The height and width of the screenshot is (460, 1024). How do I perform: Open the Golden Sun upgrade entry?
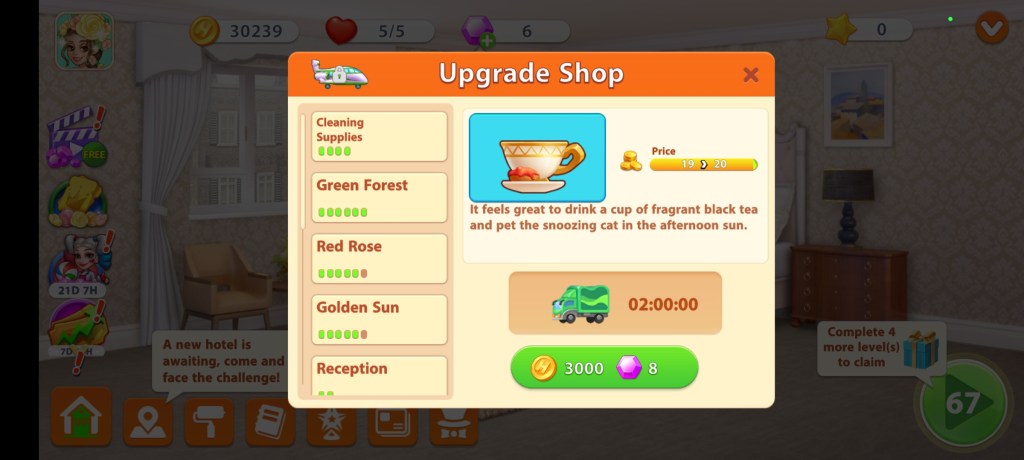[x=379, y=319]
